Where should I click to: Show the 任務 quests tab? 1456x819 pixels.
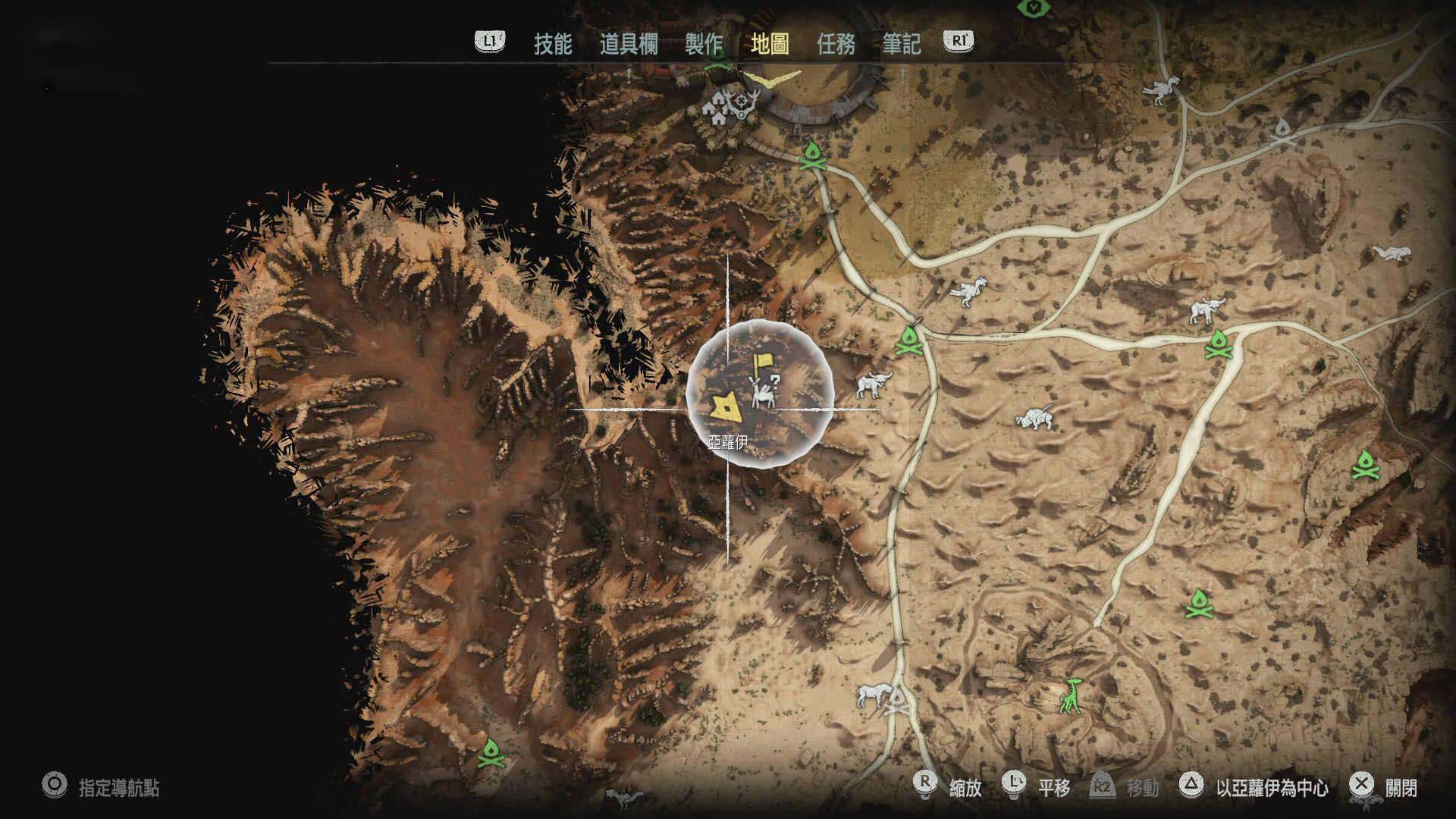point(836,44)
